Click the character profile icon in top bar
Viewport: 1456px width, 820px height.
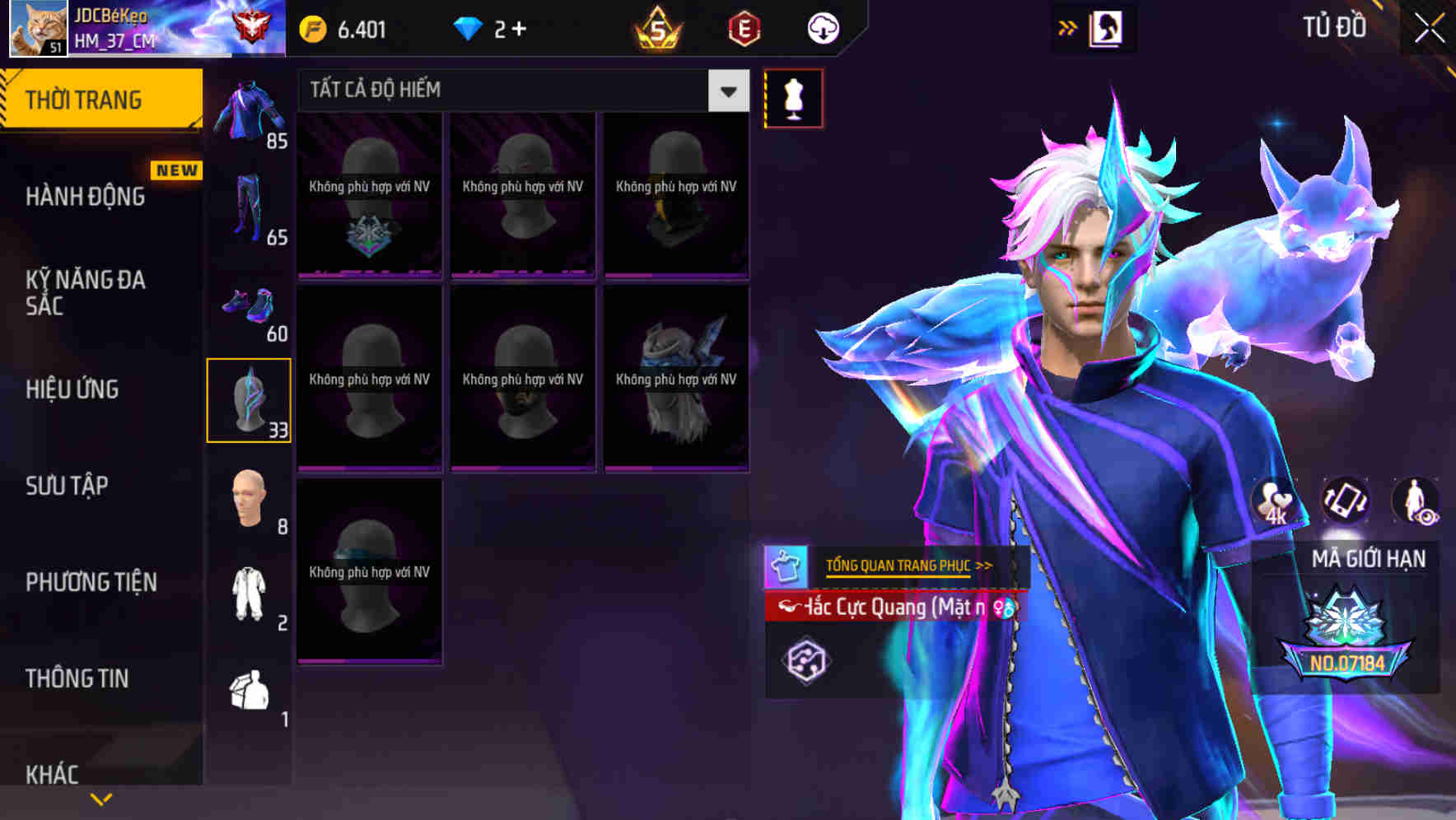[1108, 27]
